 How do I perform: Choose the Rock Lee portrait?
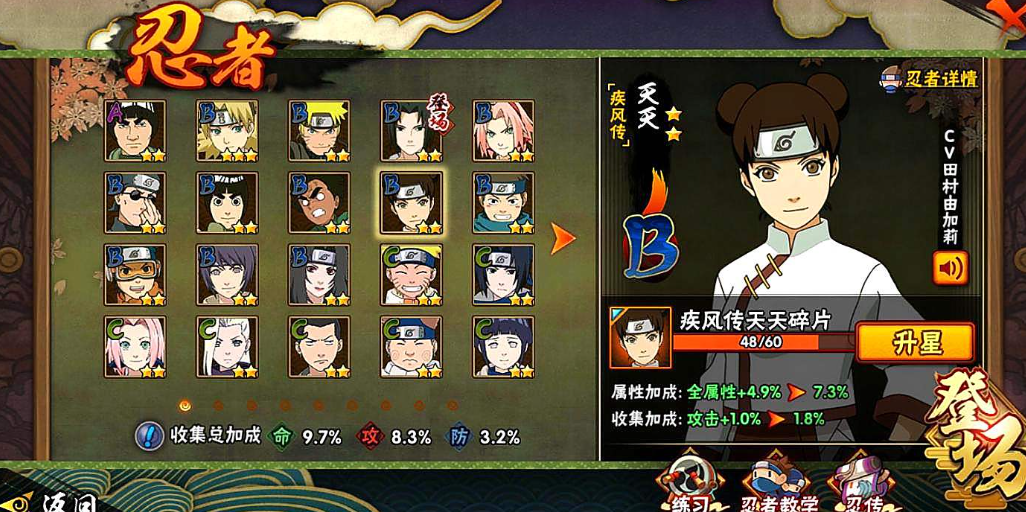tap(227, 203)
